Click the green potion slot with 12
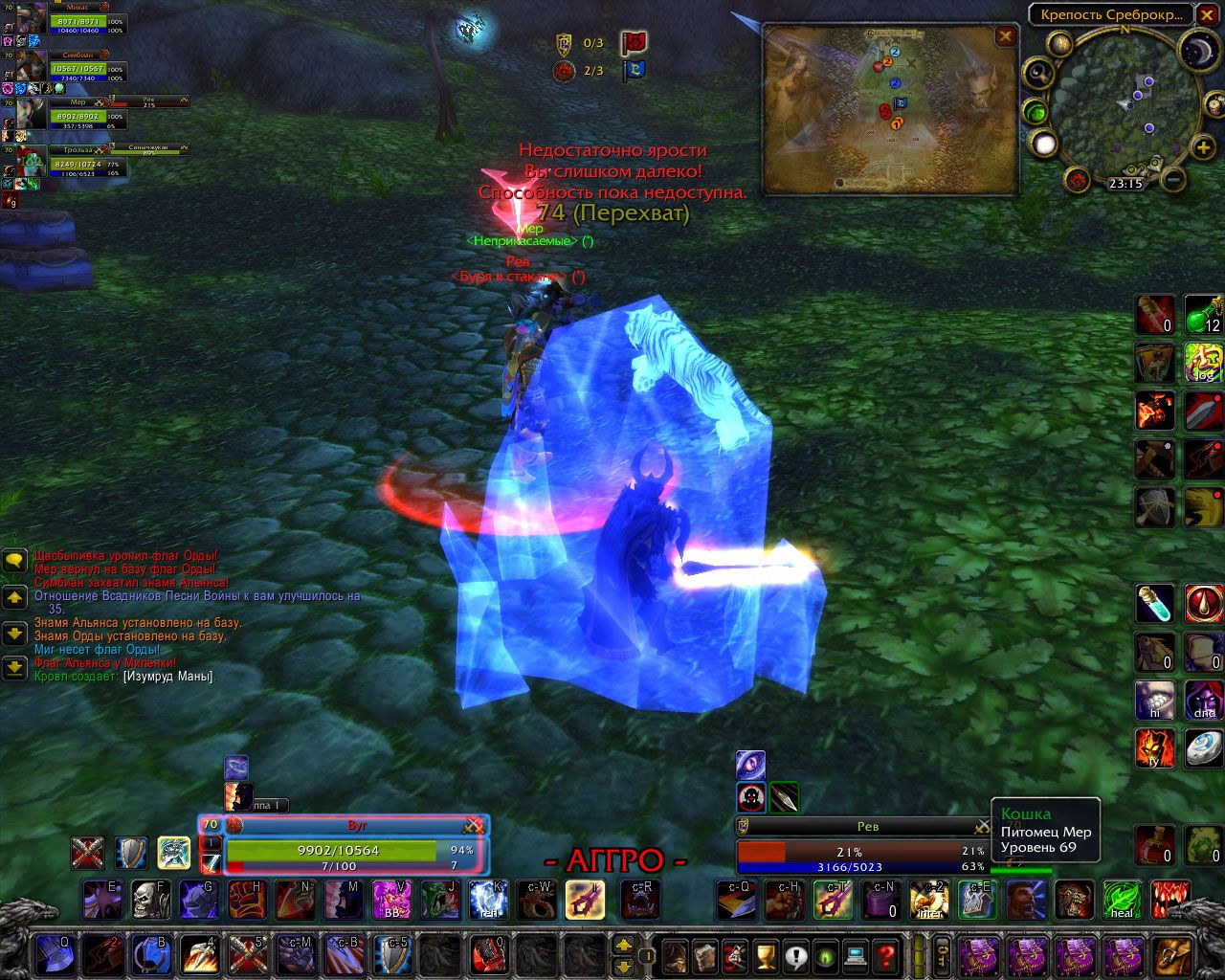This screenshot has width=1225, height=980. point(1202,313)
